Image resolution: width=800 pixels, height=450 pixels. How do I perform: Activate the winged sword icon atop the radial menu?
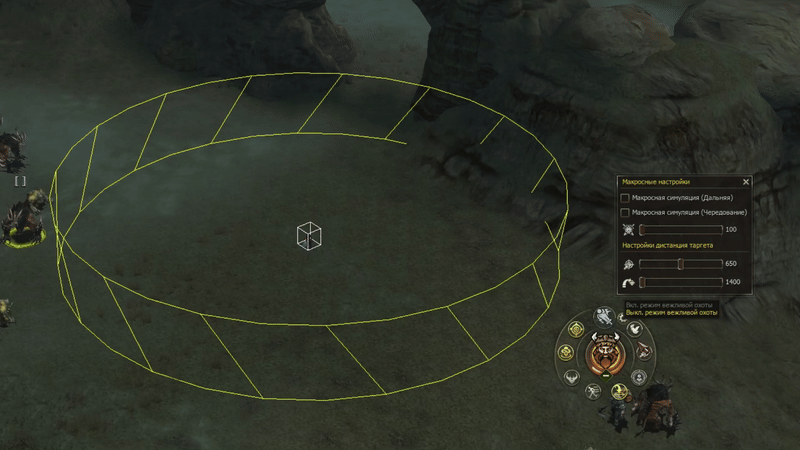tap(605, 316)
